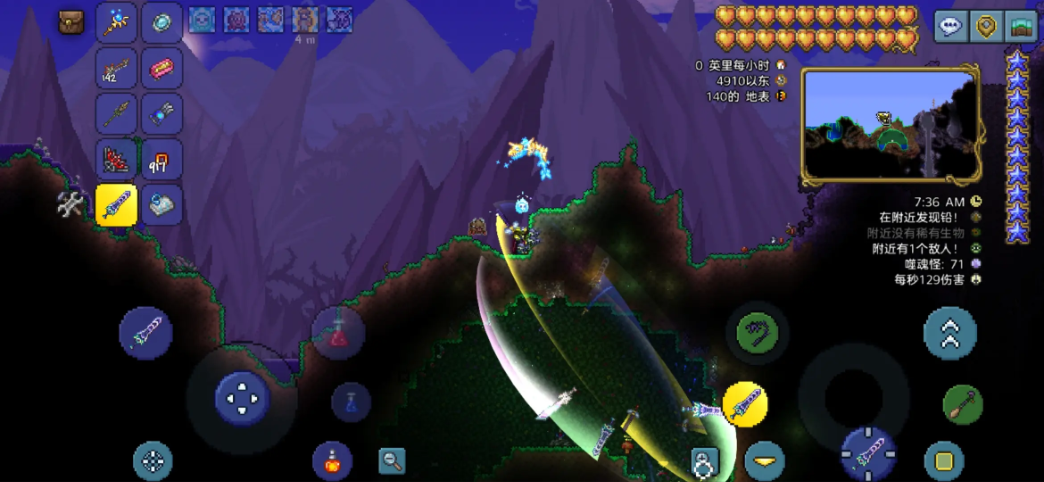Open the inventory bag

[x=71, y=22]
